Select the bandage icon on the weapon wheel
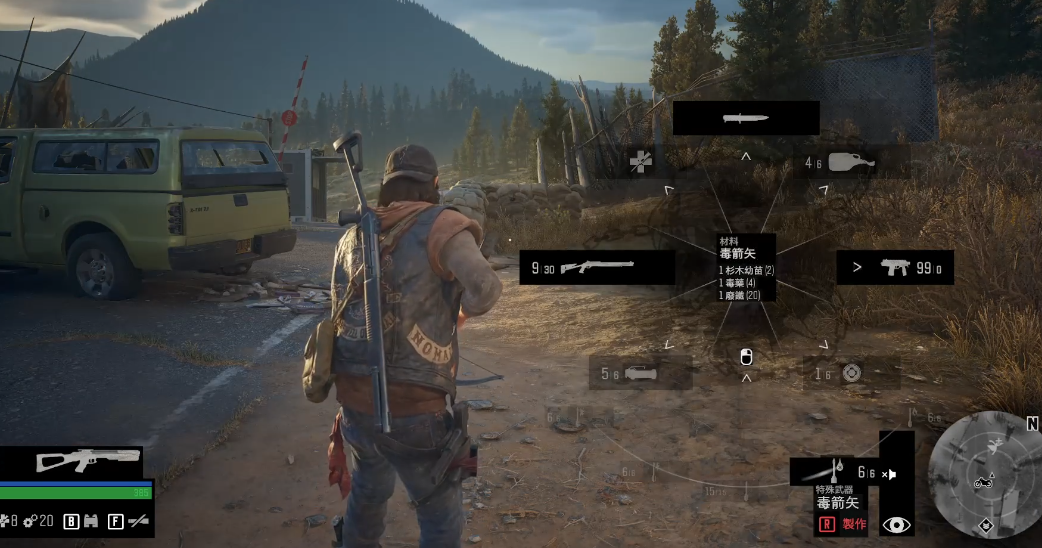Viewport: 1042px width, 548px height. (641, 161)
